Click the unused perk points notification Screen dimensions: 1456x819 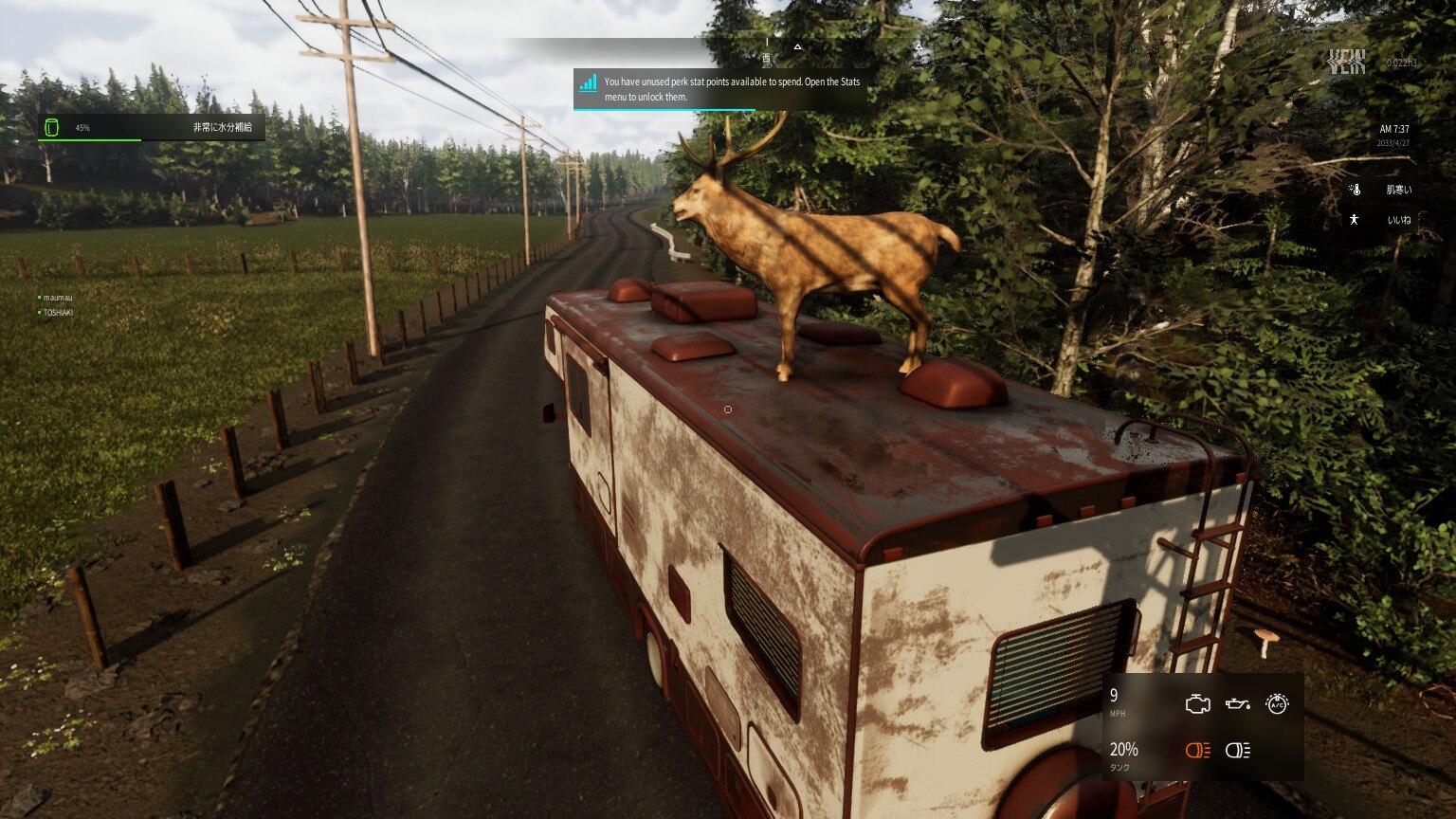pyautogui.click(x=720, y=89)
